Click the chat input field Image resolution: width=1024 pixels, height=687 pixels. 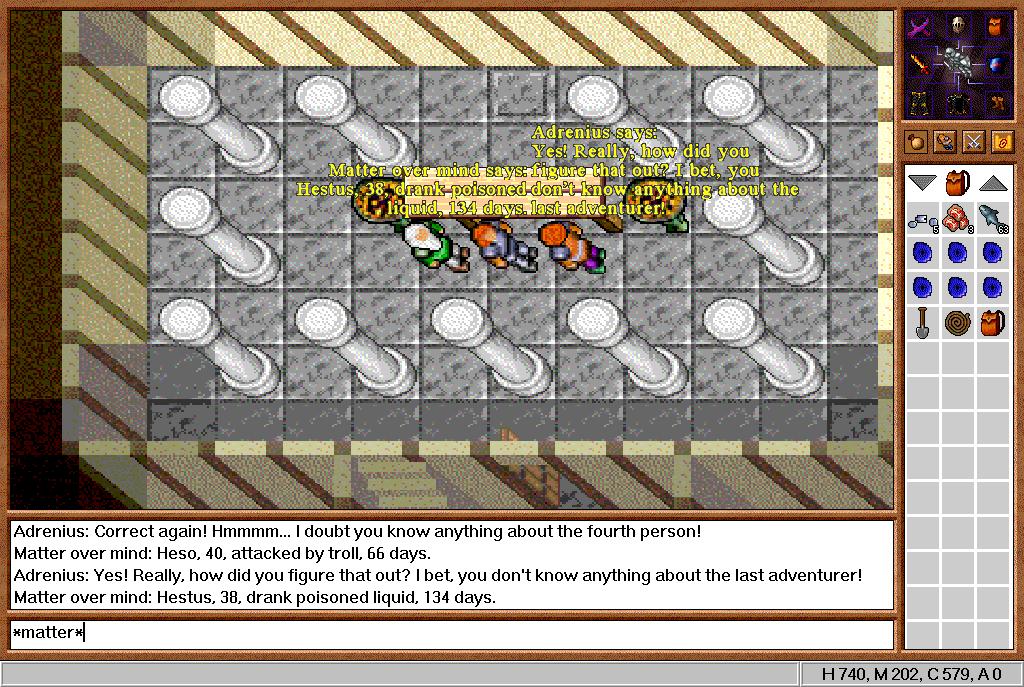[x=450, y=633]
